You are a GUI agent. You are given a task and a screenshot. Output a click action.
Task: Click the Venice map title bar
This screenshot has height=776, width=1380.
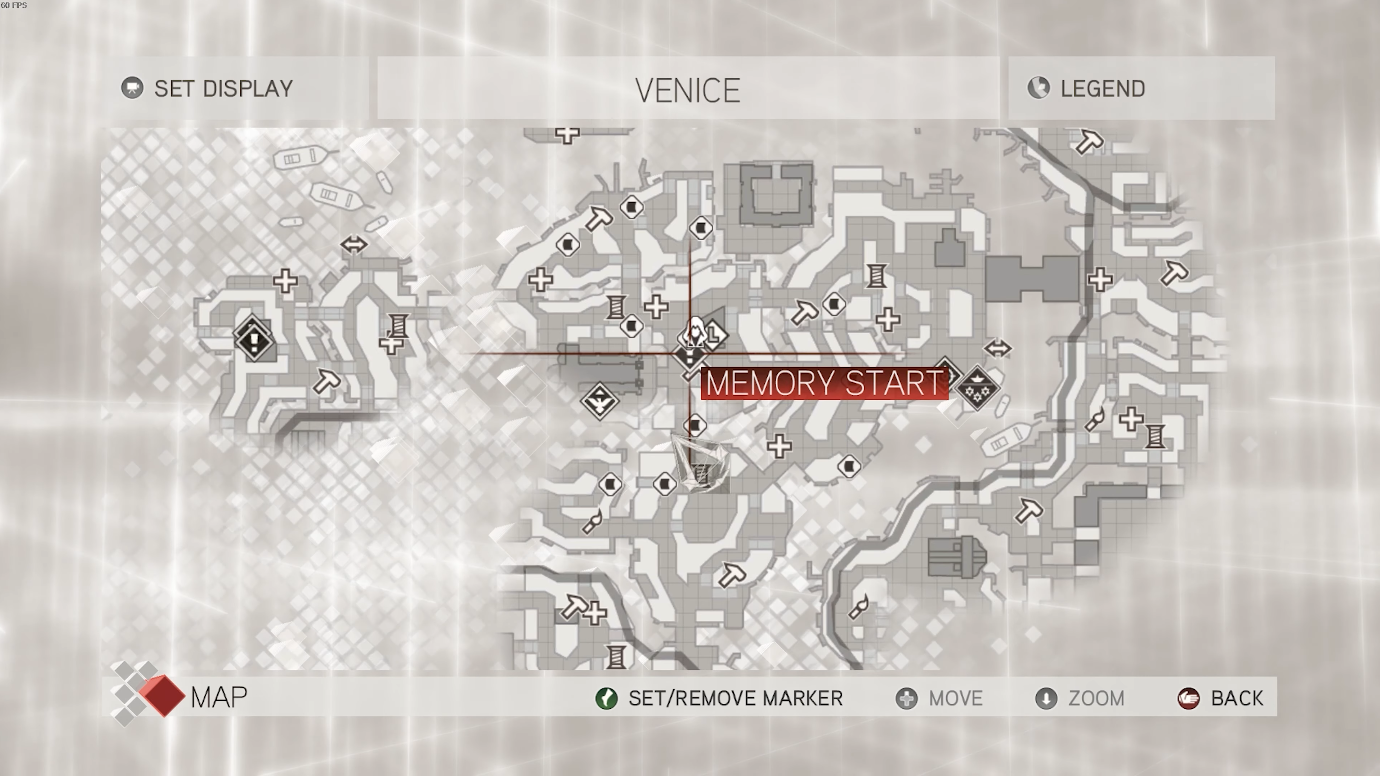(688, 89)
